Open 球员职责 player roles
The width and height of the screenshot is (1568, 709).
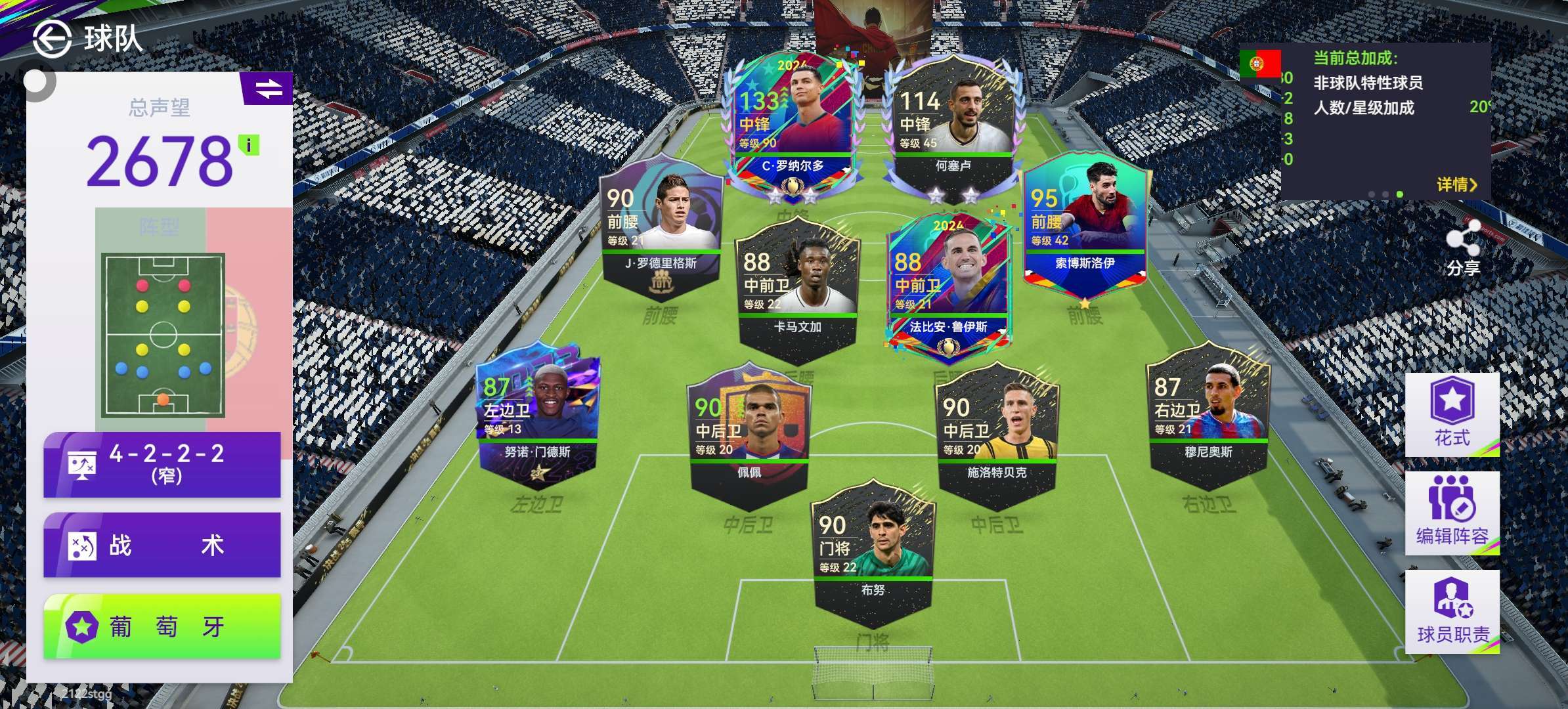1452,611
